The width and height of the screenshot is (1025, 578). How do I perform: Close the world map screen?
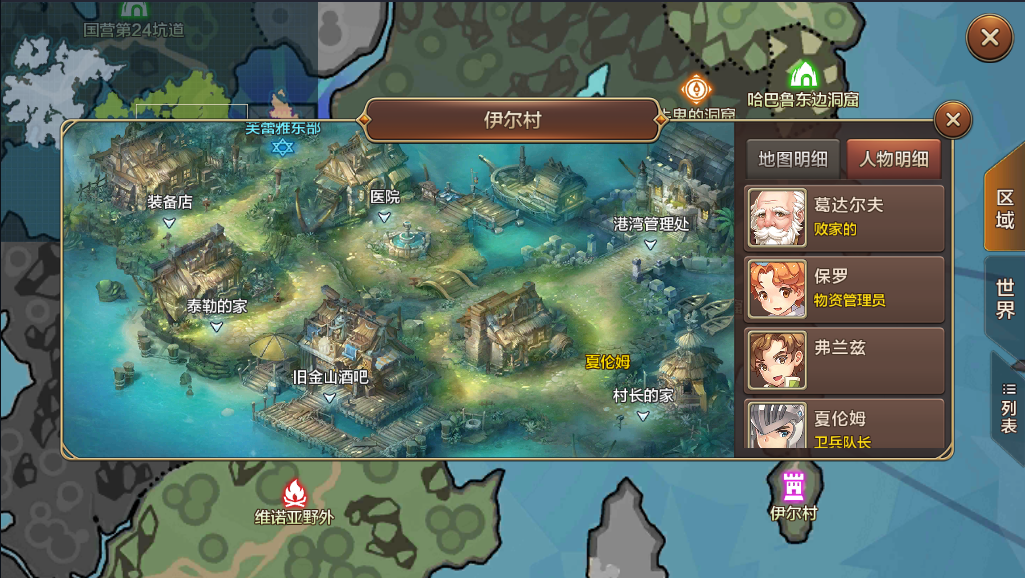click(x=989, y=38)
